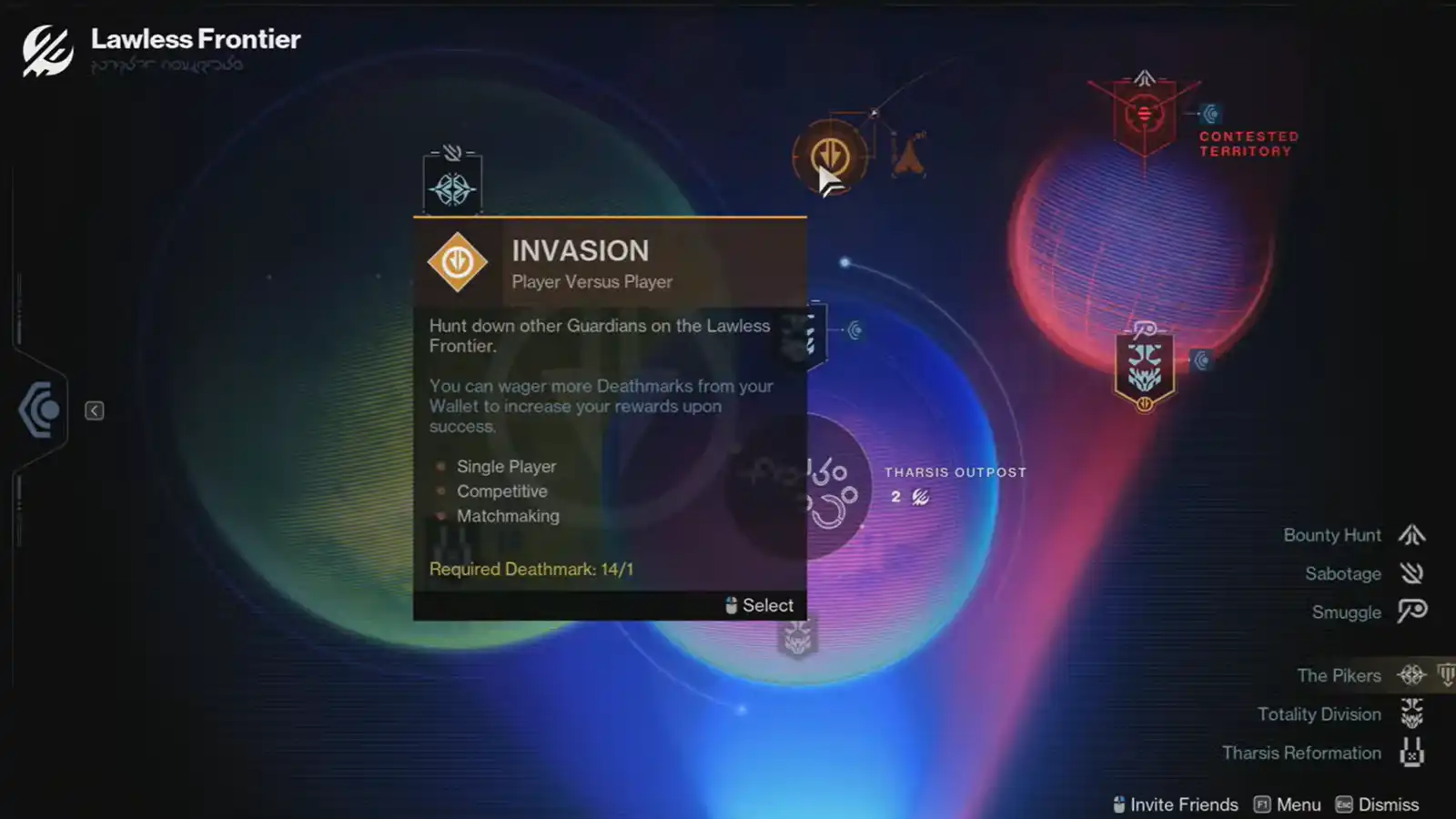The height and width of the screenshot is (819, 1456).
Task: Click the Bounty Hunt icon on the right
Action: click(x=1411, y=535)
